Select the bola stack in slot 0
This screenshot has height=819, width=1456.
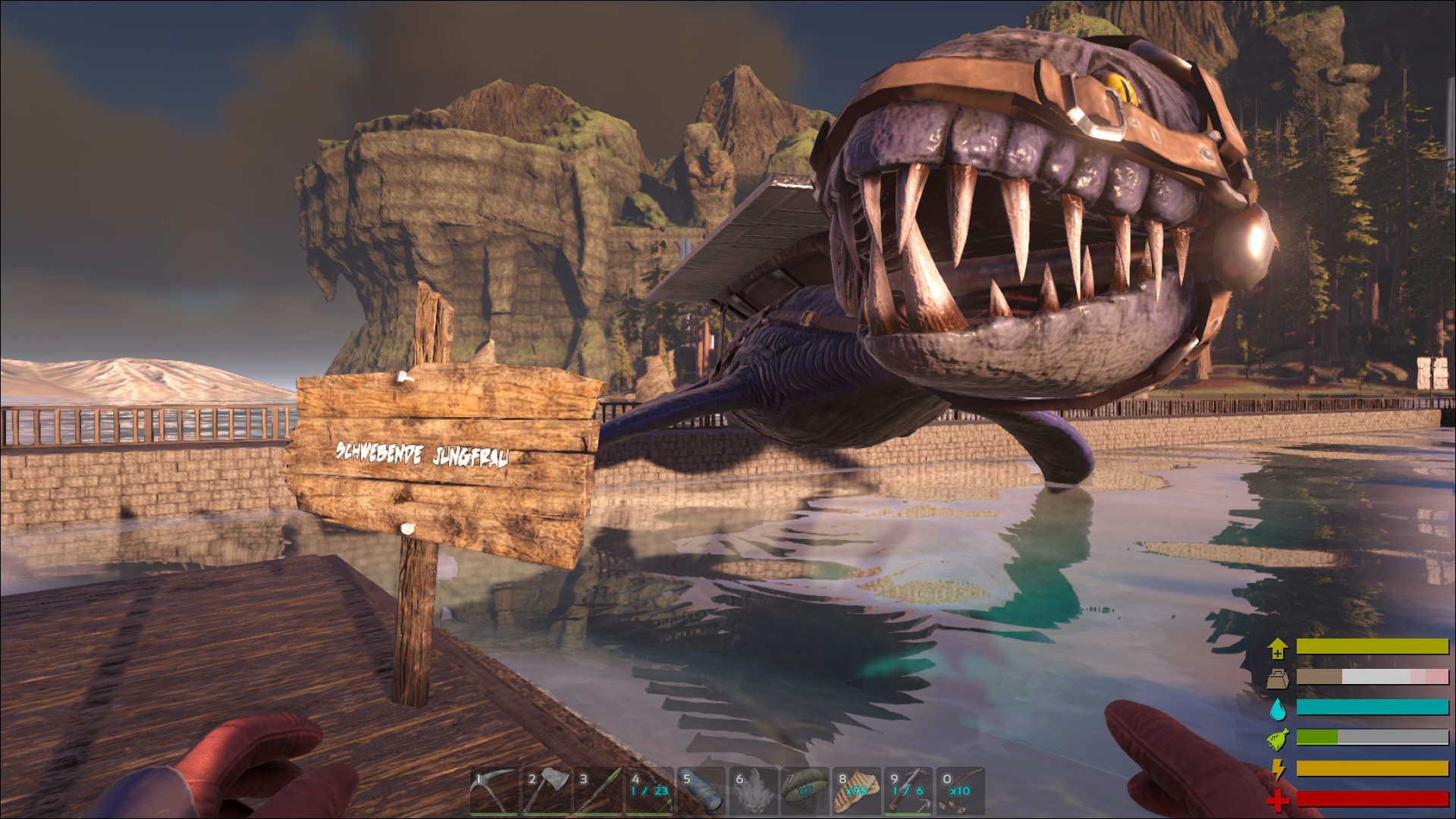pos(960,792)
